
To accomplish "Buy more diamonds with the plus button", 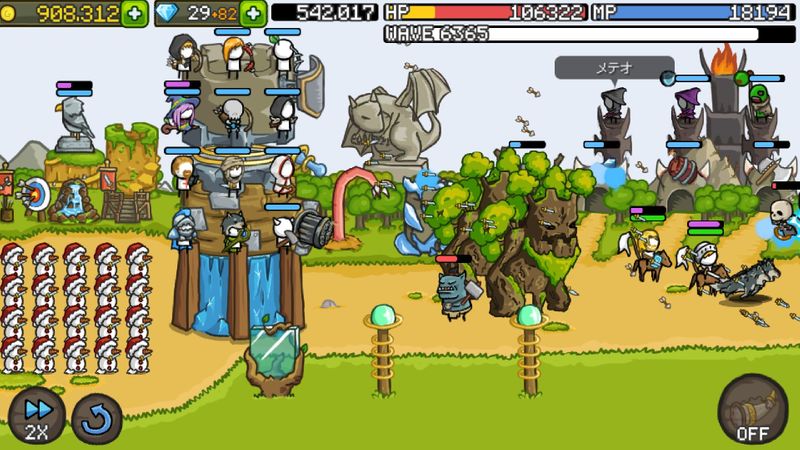I will click(x=253, y=13).
